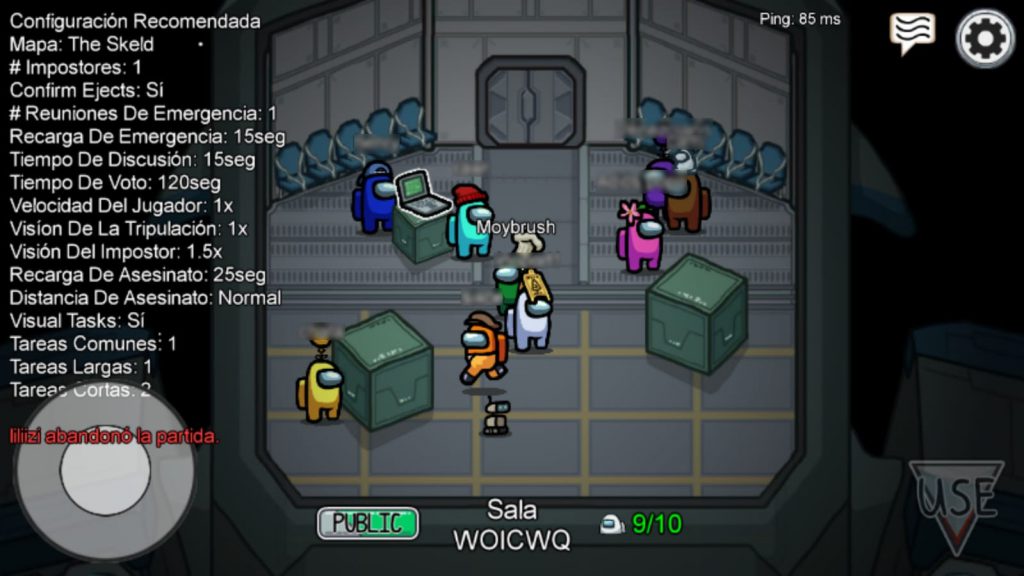Screen dimensions: 1024x576
Task: Touch the virtual movement joystick
Action: 105,471
